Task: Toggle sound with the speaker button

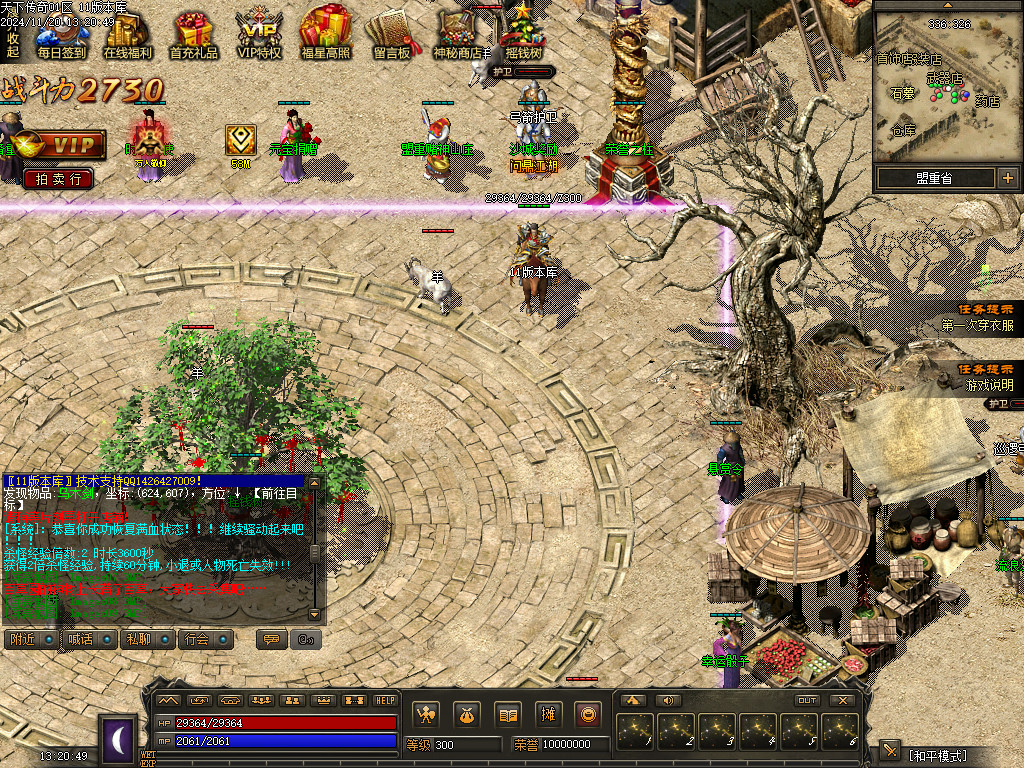Action: [x=667, y=700]
